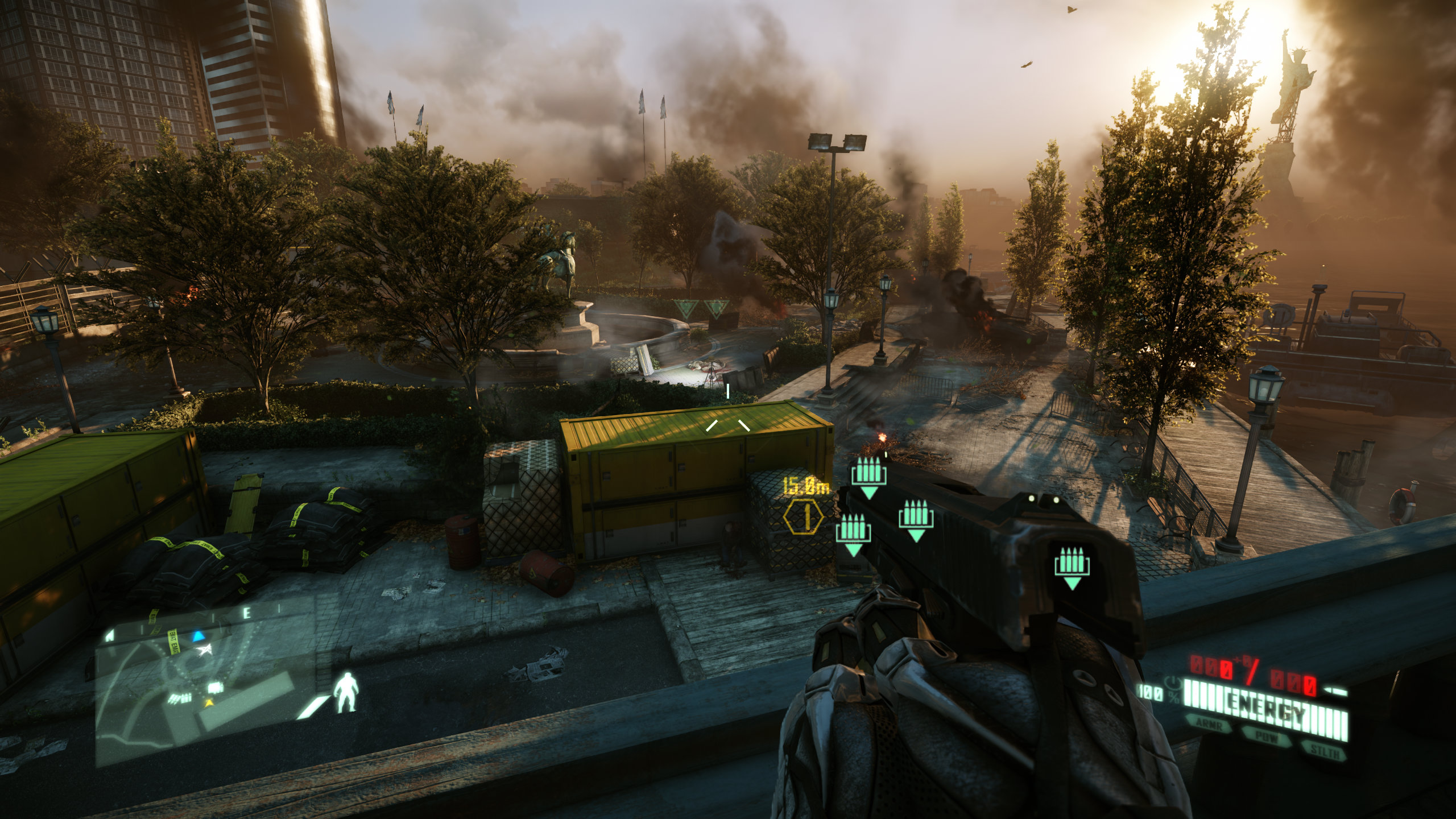Screen dimensions: 1456x819
Task: Click the blue triangle marker on minimap
Action: [x=198, y=636]
